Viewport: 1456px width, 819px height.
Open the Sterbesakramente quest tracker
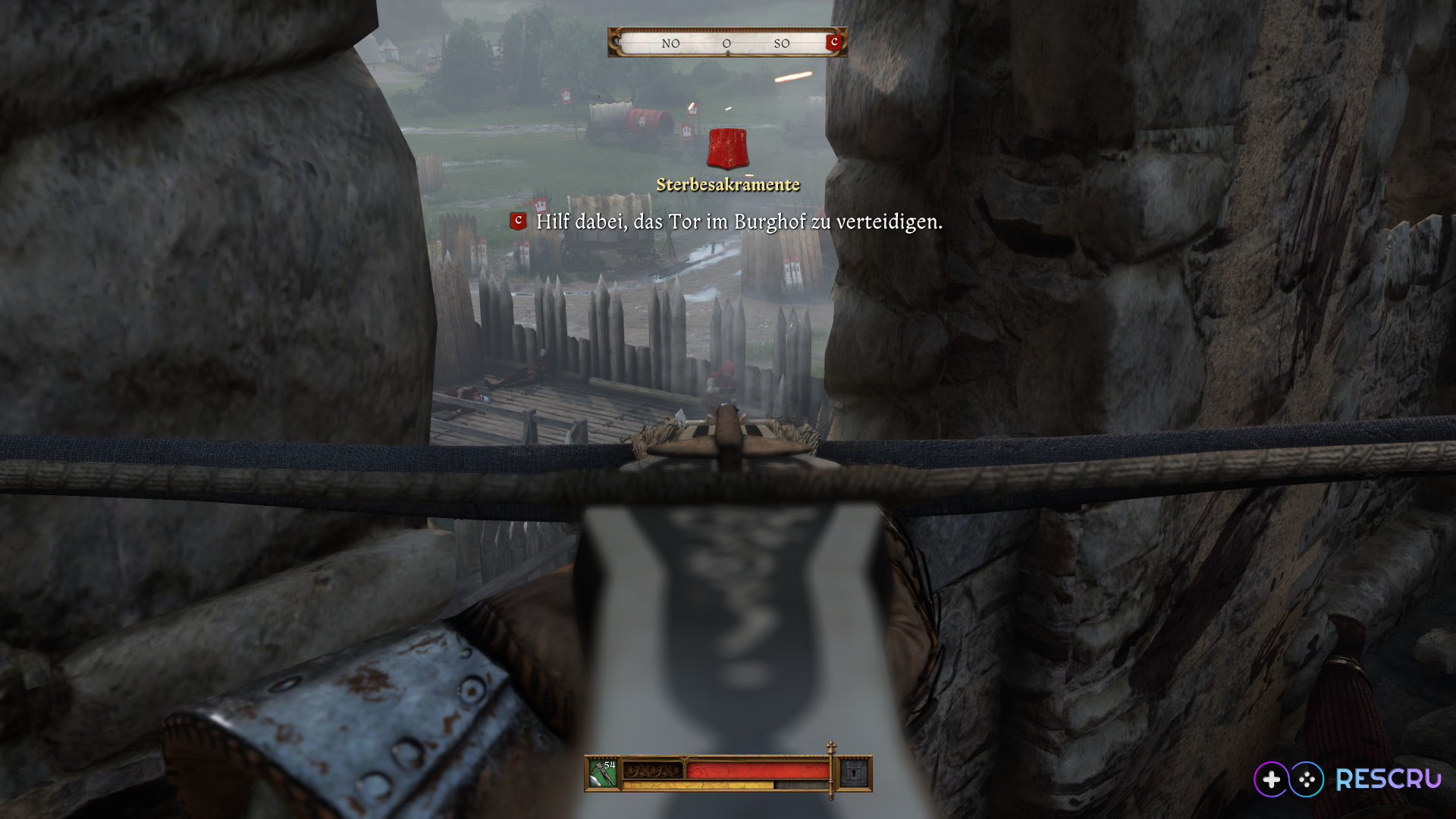(727, 185)
